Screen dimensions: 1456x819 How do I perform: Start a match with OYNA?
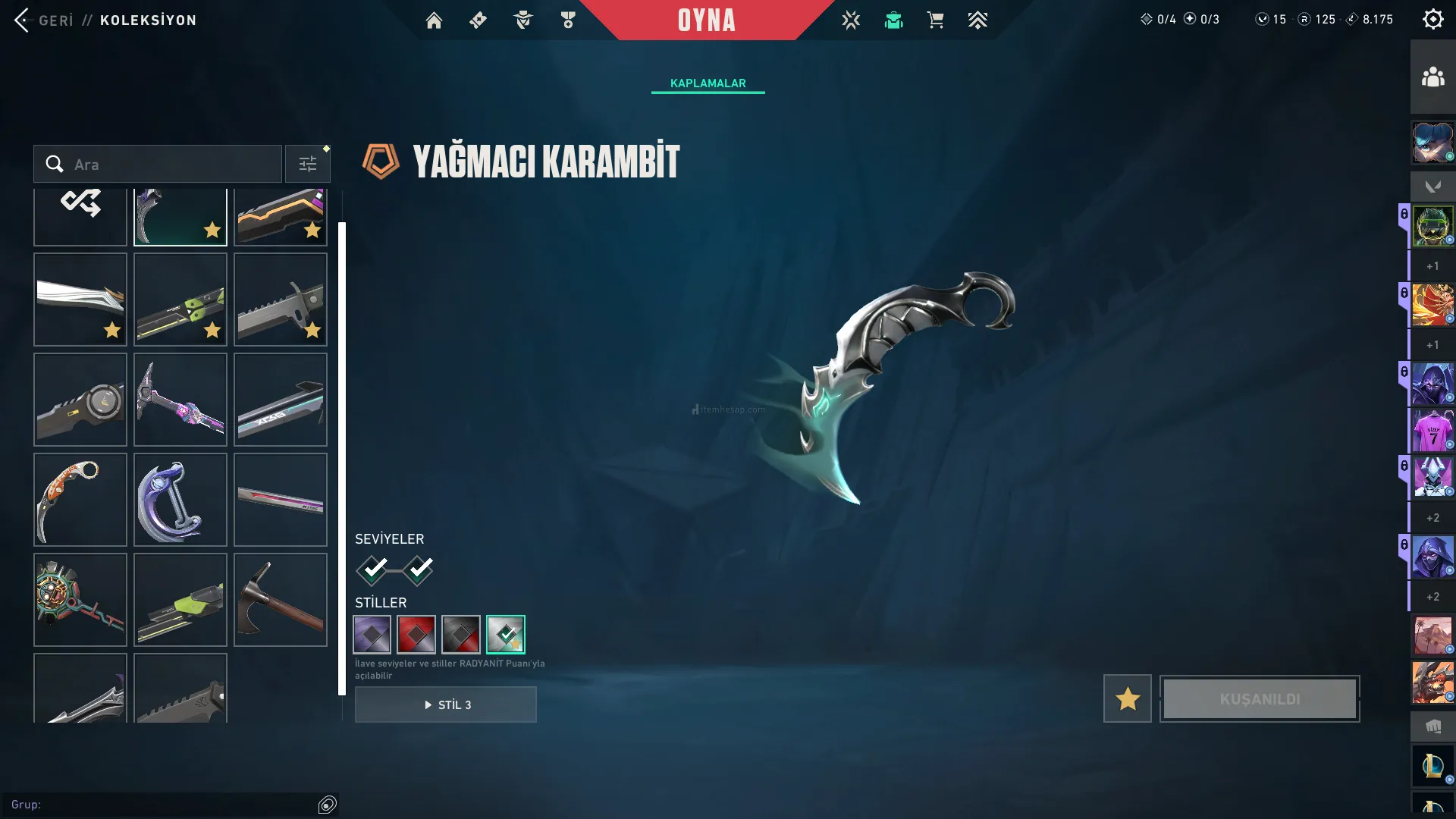pos(706,20)
